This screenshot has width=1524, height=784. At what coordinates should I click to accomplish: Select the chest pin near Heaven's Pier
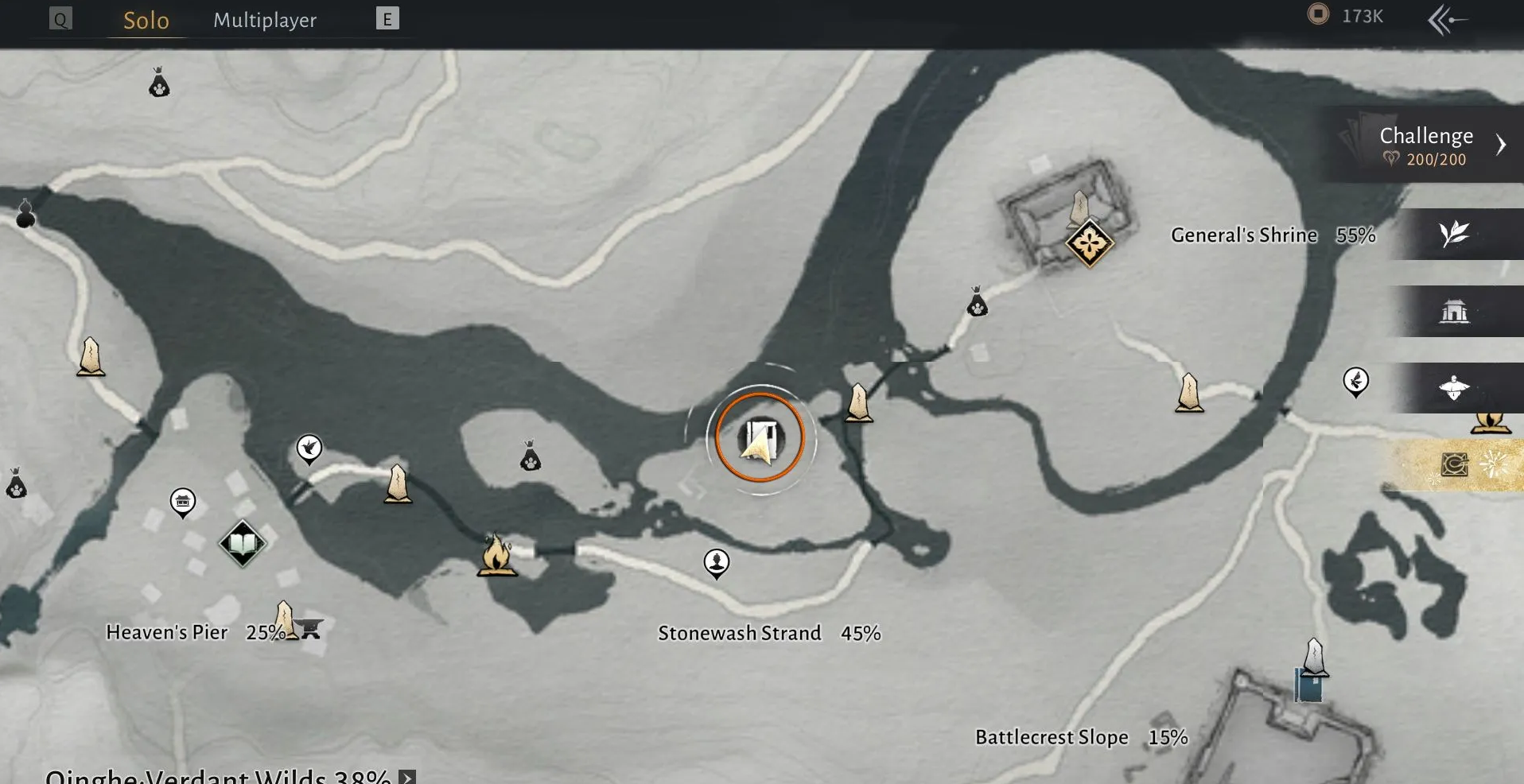183,502
